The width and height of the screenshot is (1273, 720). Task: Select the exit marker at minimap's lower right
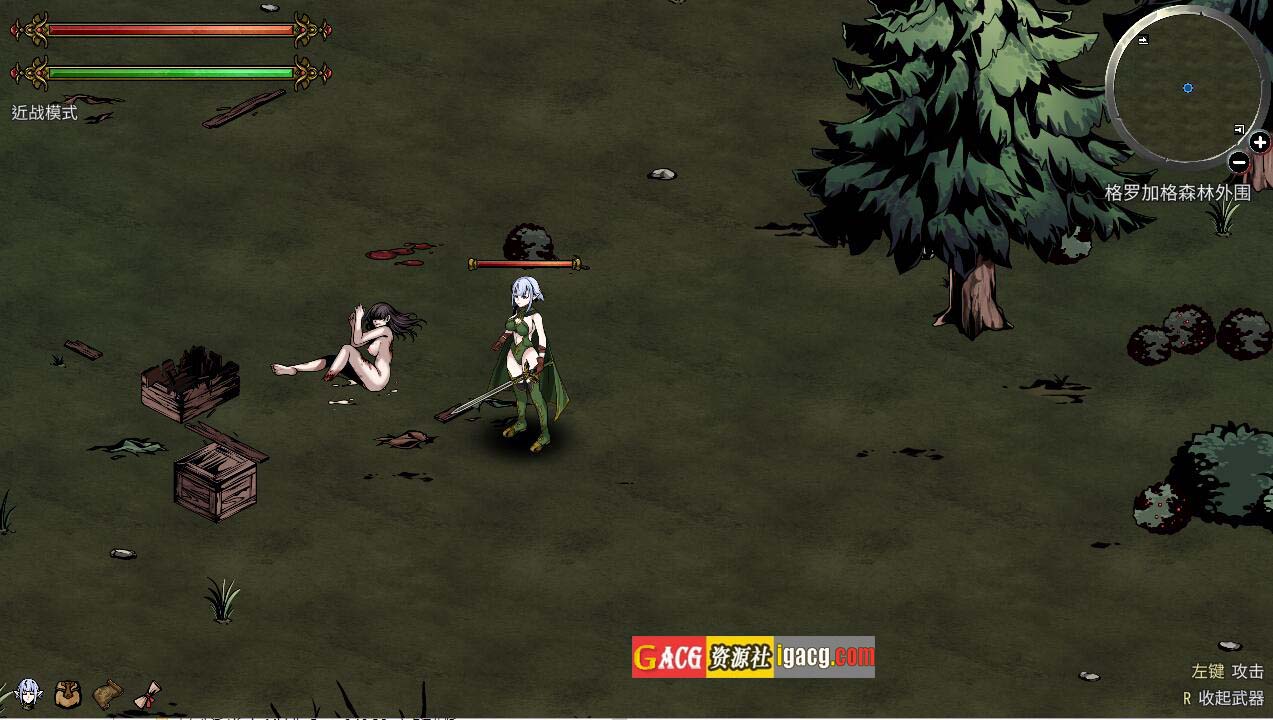pos(1239,129)
